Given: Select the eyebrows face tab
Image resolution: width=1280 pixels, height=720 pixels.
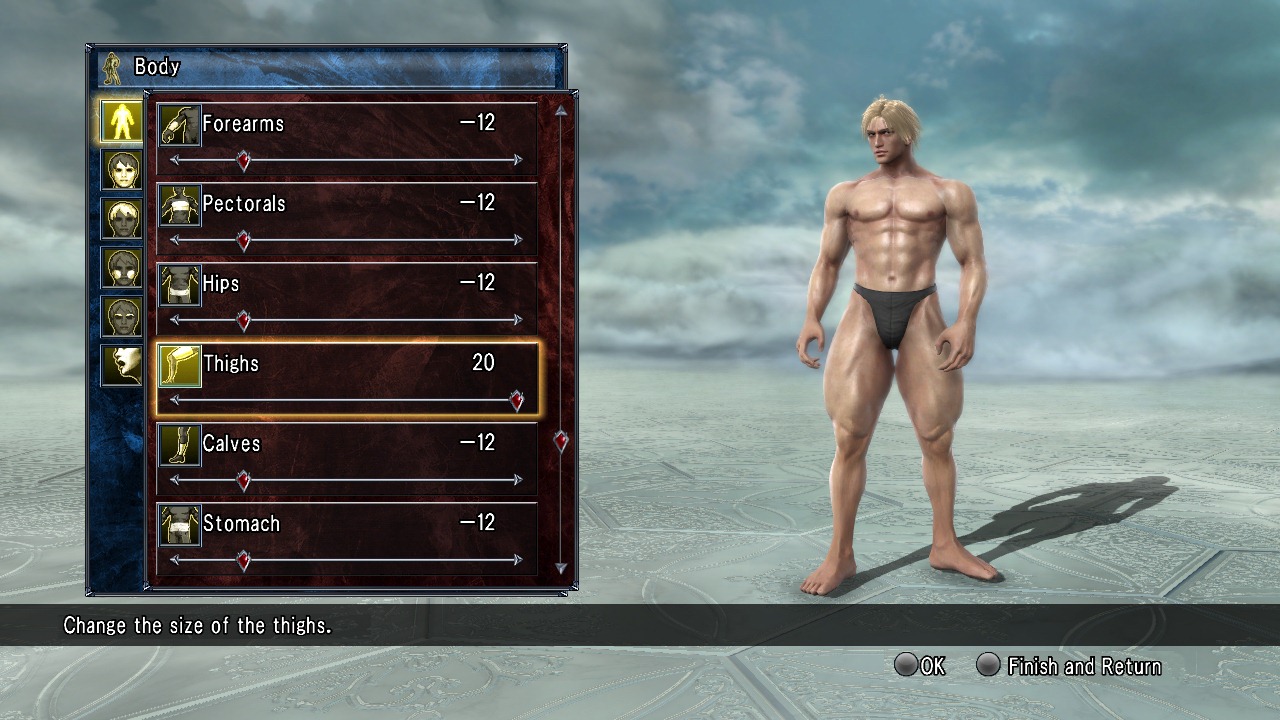Looking at the screenshot, I should (x=121, y=317).
